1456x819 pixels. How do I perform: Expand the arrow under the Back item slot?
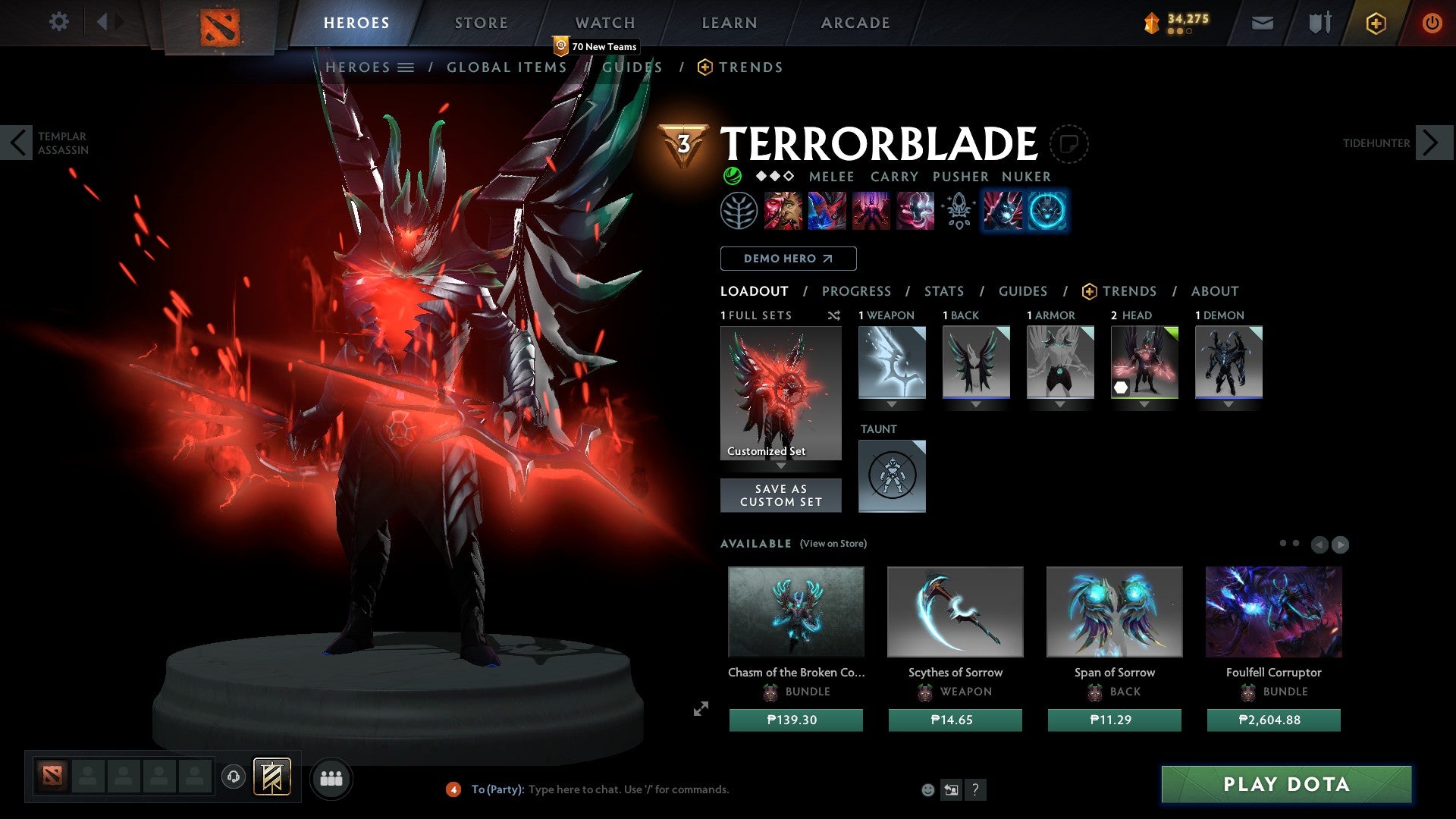coord(976,405)
